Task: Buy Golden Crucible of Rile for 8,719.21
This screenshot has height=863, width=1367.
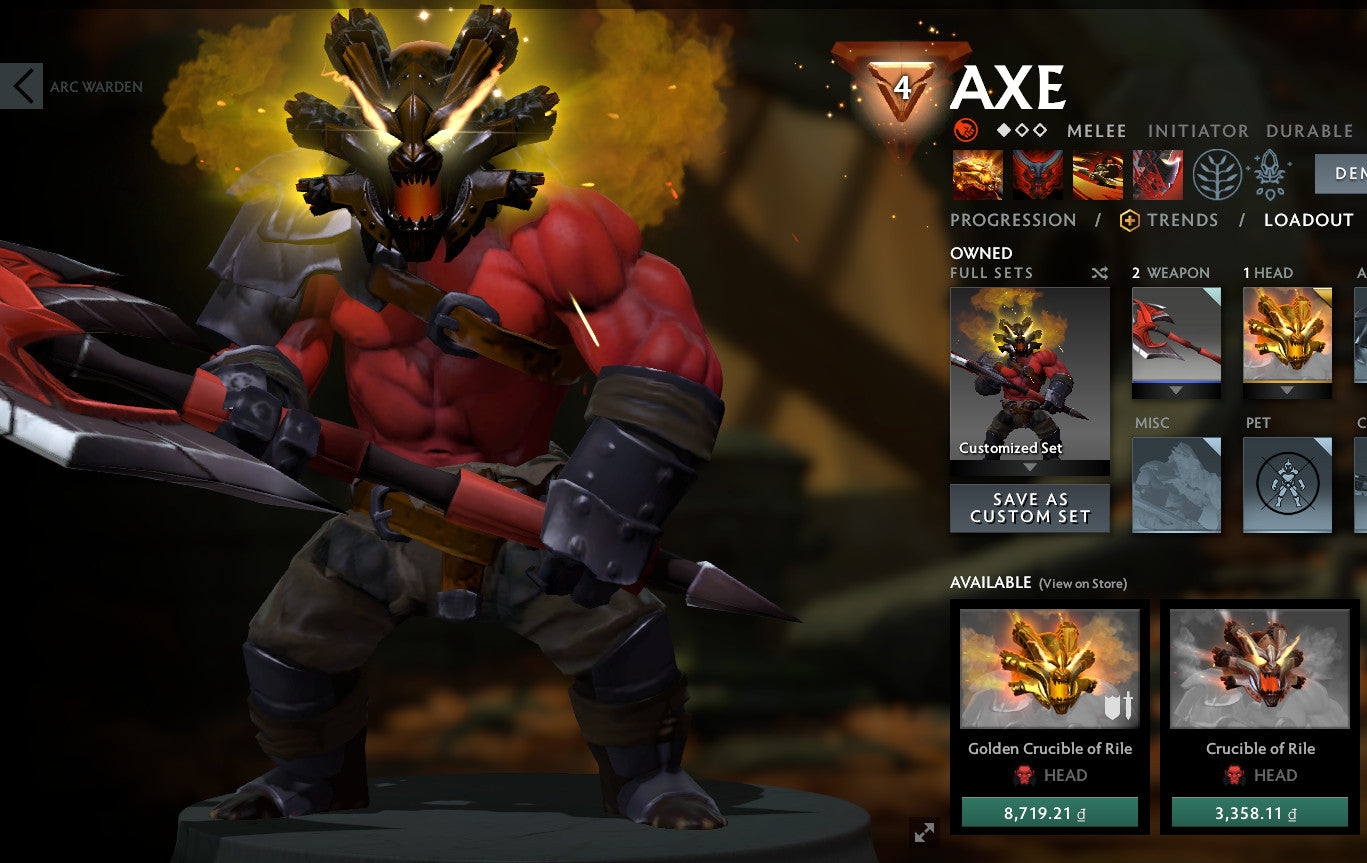Action: [x=1050, y=815]
